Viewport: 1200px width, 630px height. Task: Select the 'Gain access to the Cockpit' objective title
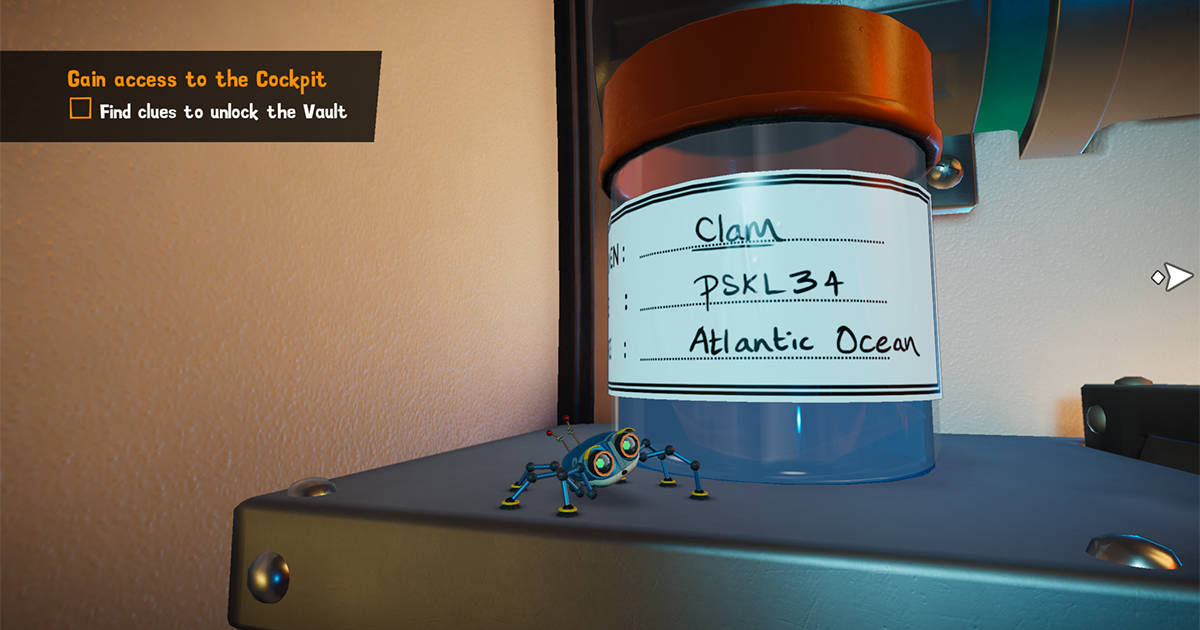(x=196, y=79)
